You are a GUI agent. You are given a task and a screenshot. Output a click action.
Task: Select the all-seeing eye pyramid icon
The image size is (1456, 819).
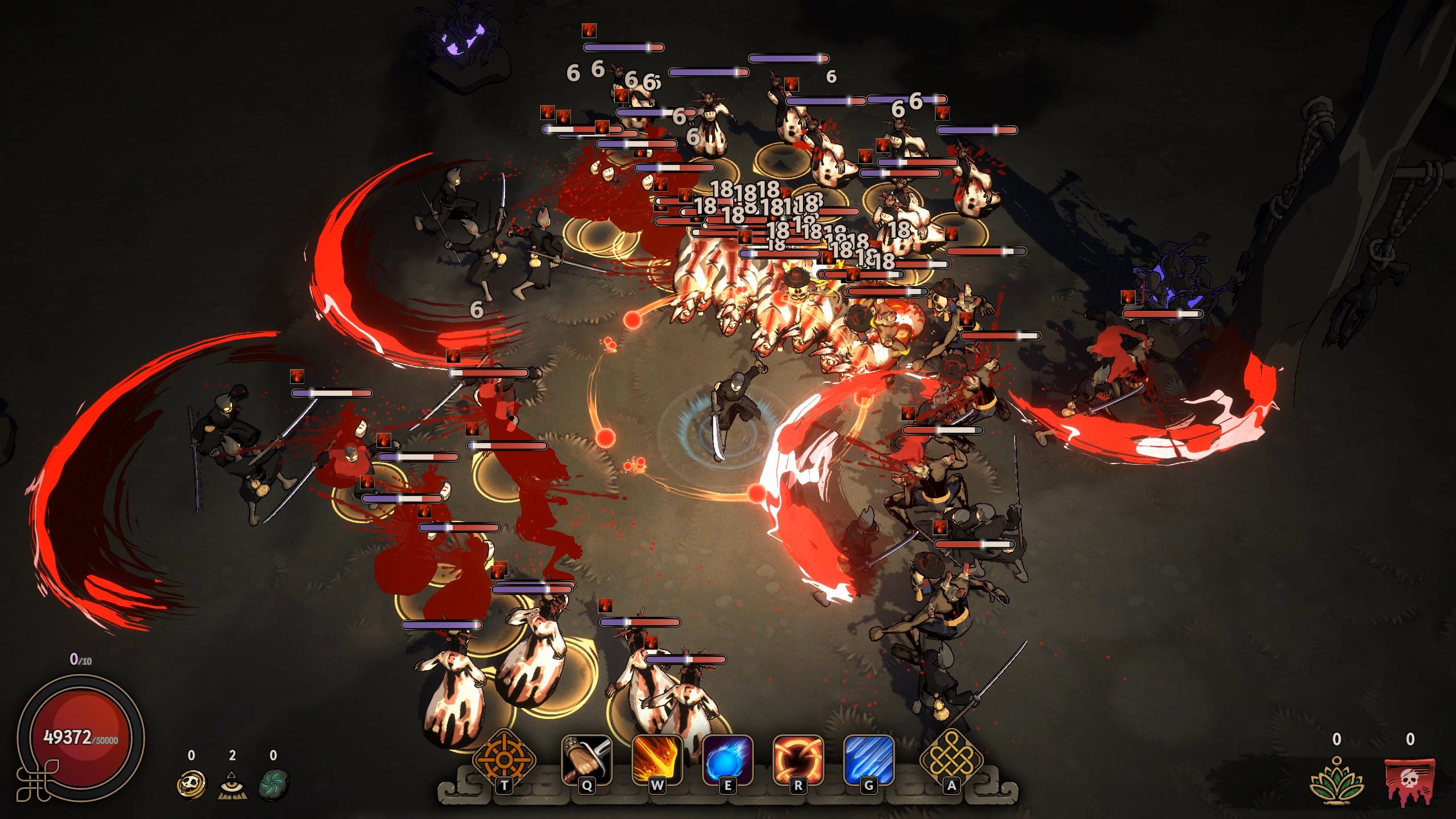coord(232,785)
